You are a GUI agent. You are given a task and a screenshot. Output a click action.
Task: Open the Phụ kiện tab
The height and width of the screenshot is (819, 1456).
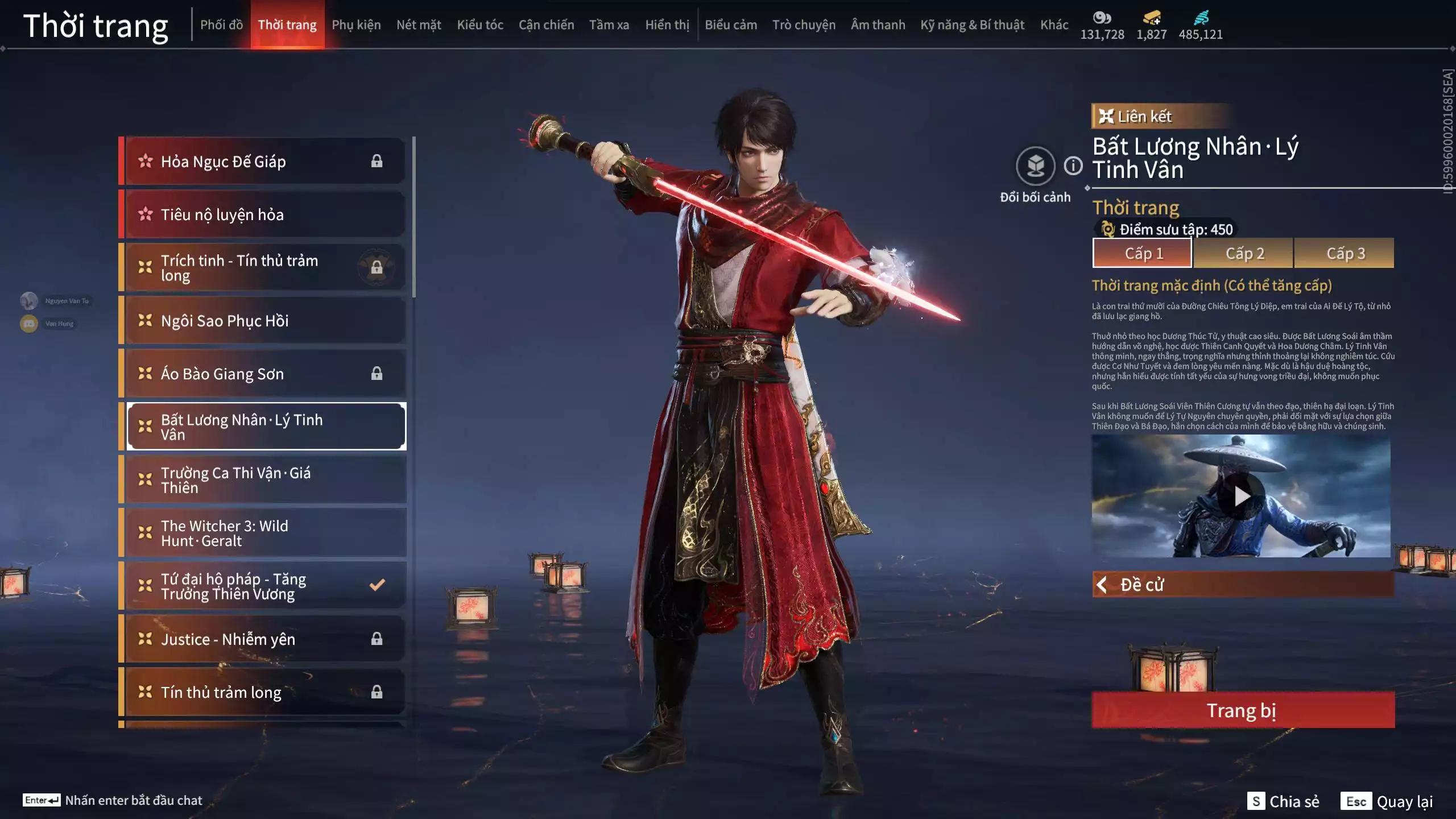click(356, 25)
